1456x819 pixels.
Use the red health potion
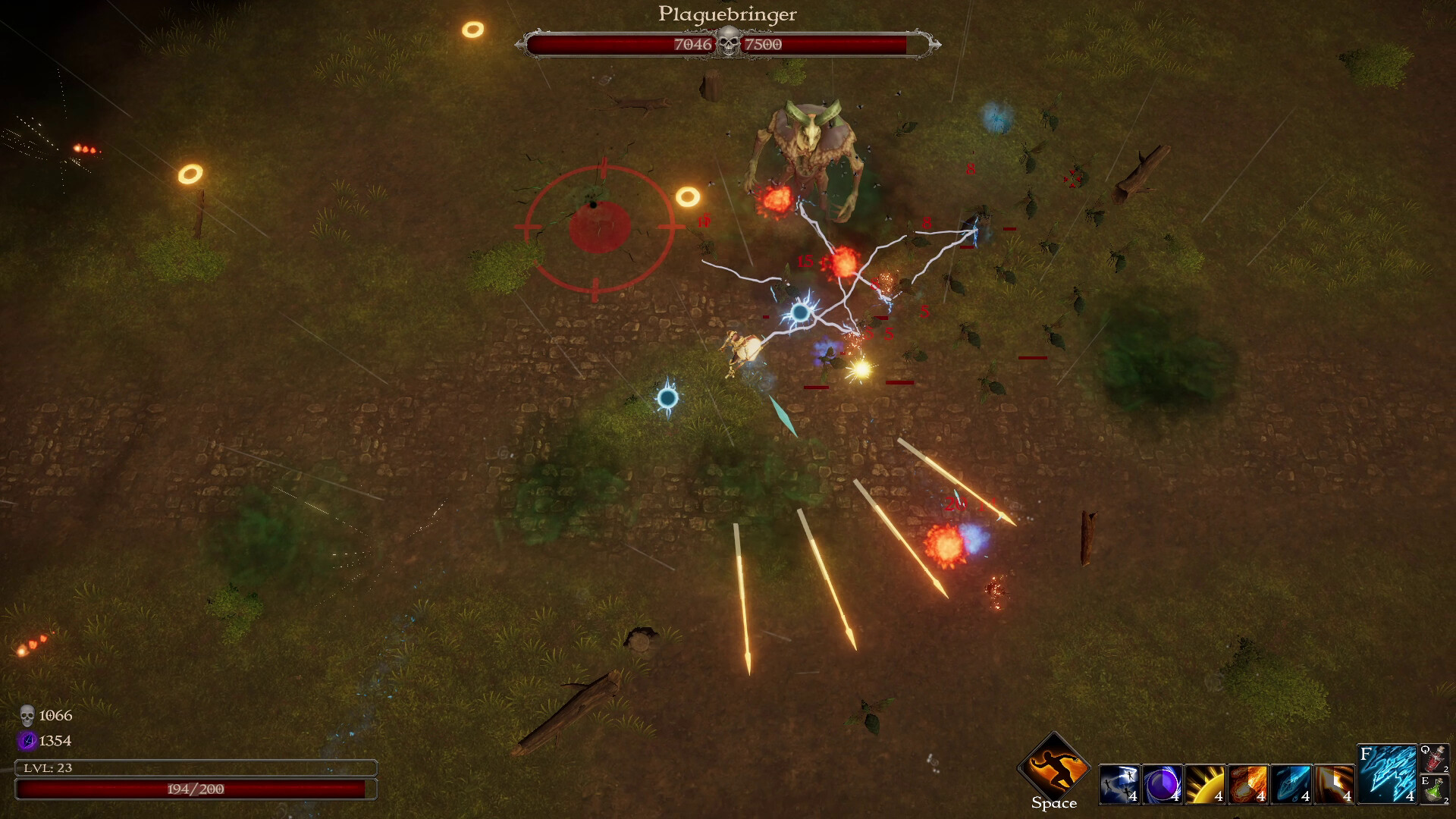click(1435, 758)
